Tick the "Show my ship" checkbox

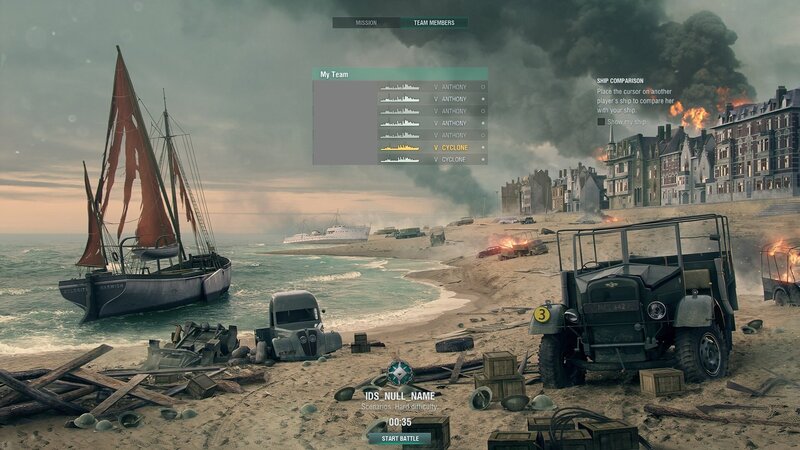(x=602, y=121)
